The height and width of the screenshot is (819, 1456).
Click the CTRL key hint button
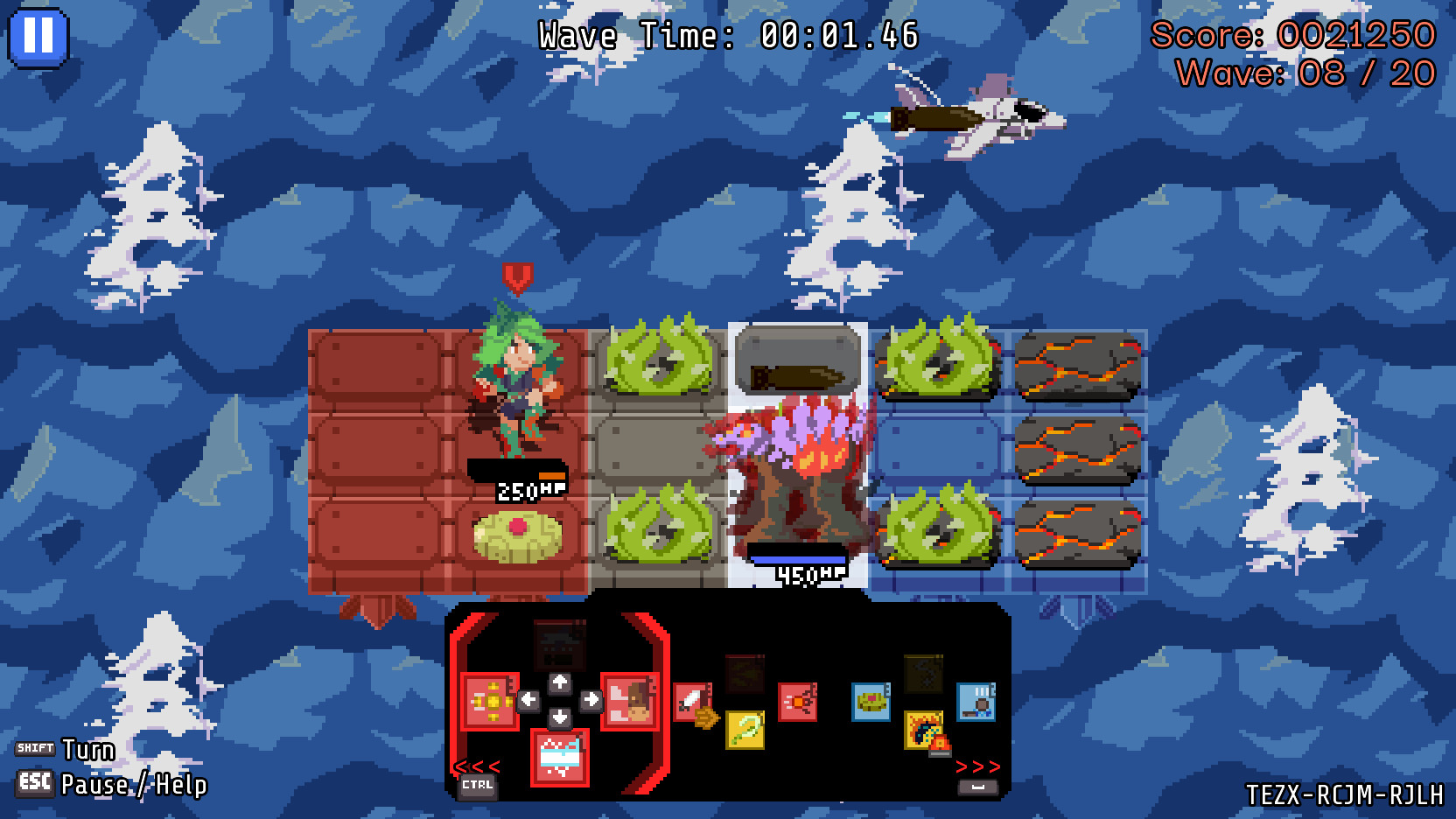click(479, 785)
